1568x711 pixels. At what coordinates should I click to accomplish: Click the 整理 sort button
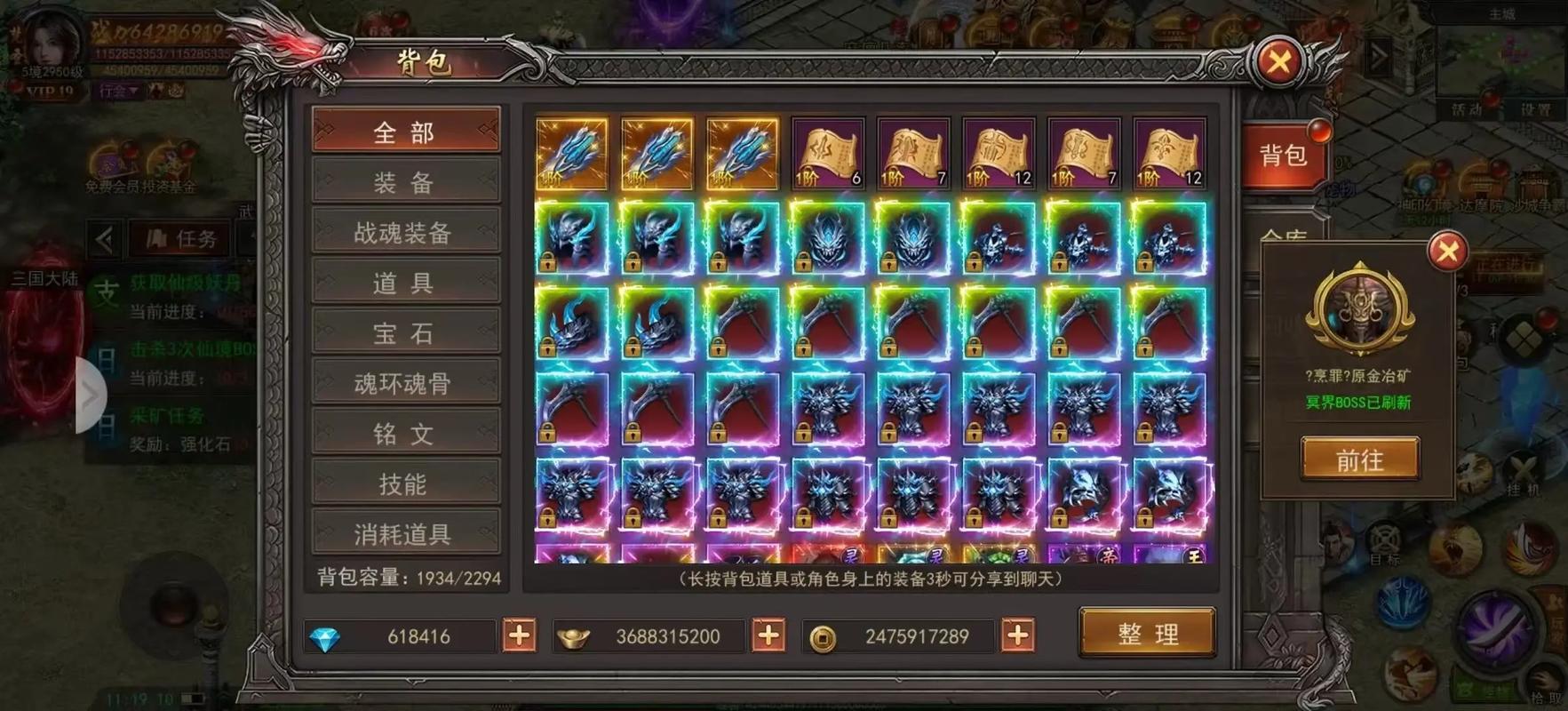coord(1147,633)
